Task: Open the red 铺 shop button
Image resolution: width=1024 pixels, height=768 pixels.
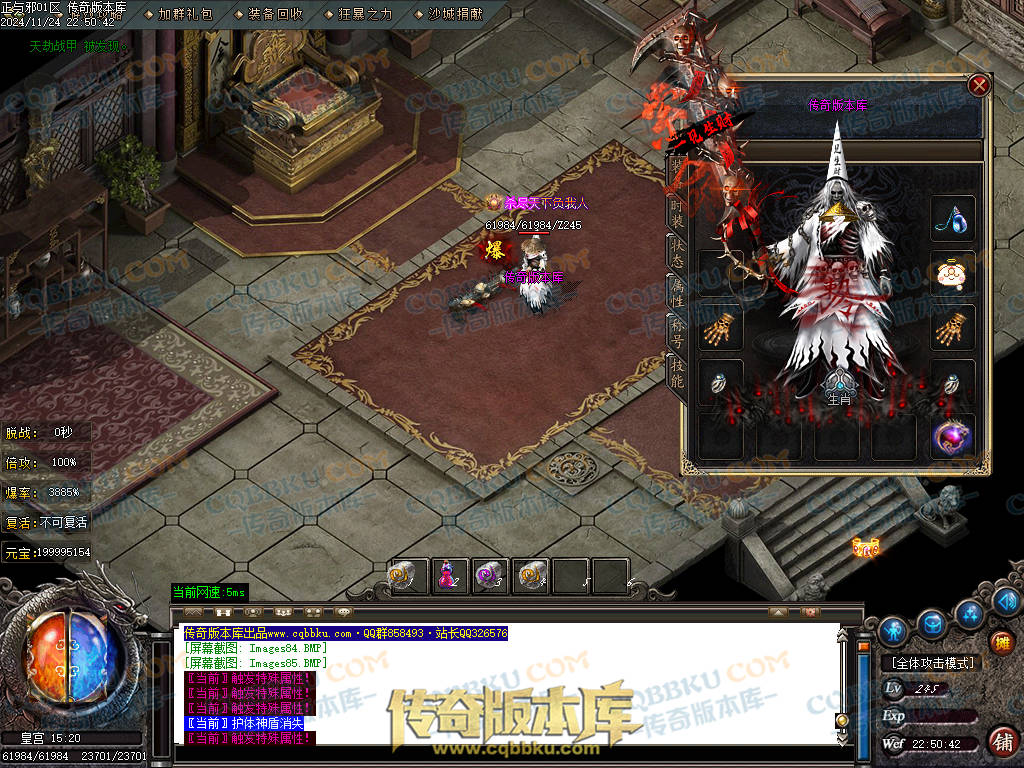Action: pos(1001,741)
